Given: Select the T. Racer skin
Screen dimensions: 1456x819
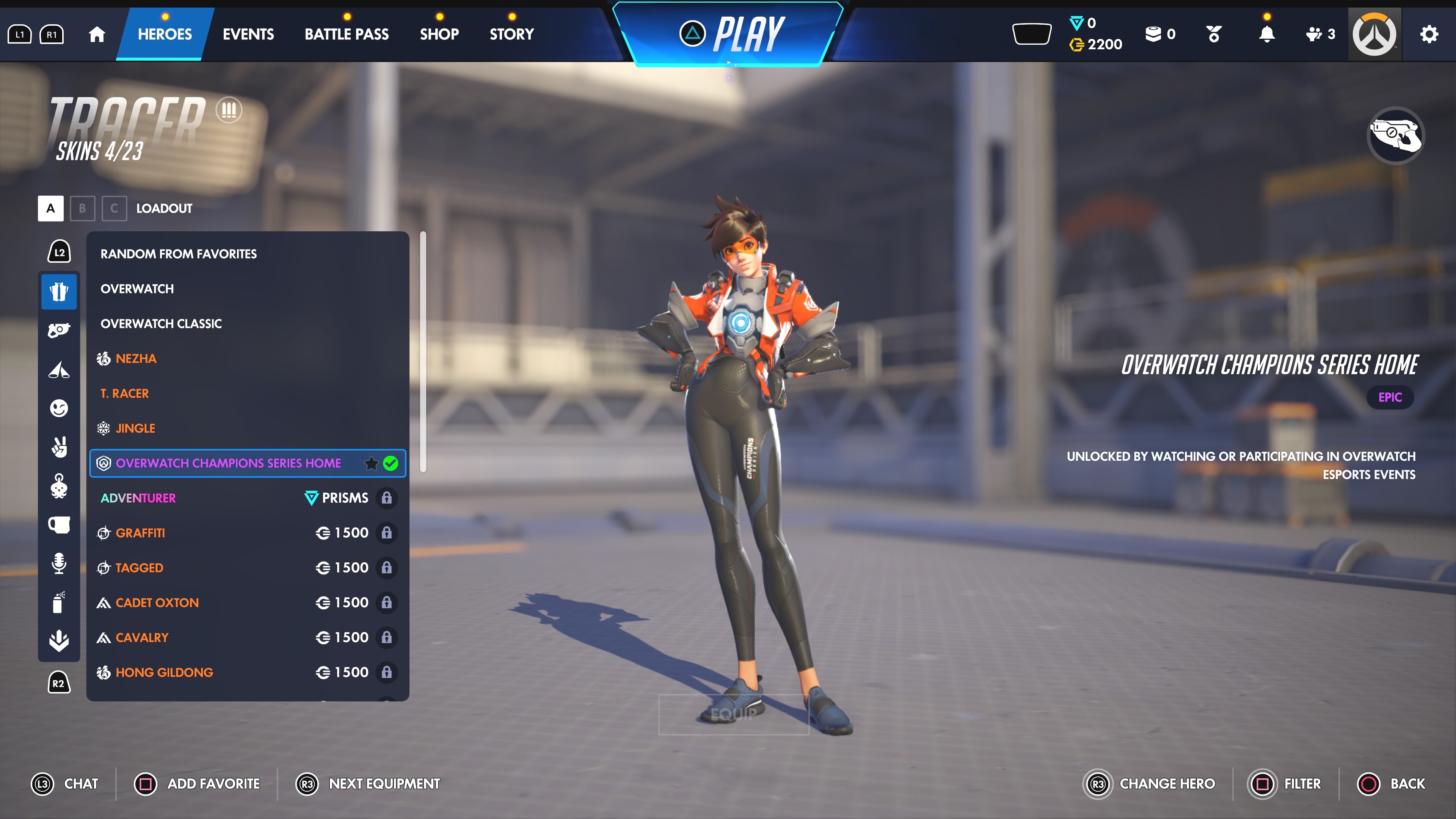Looking at the screenshot, I should 124,394.
